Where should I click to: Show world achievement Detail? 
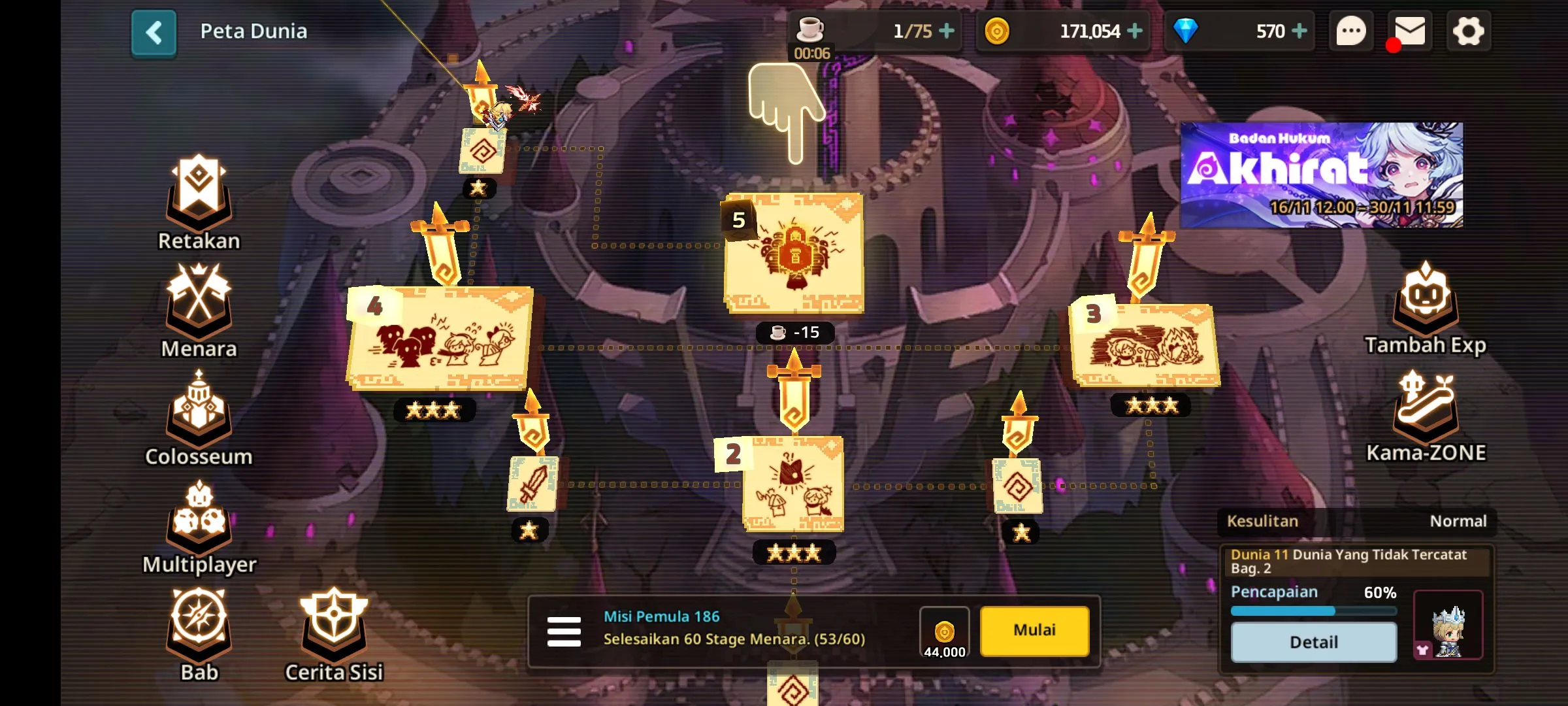click(x=1313, y=642)
